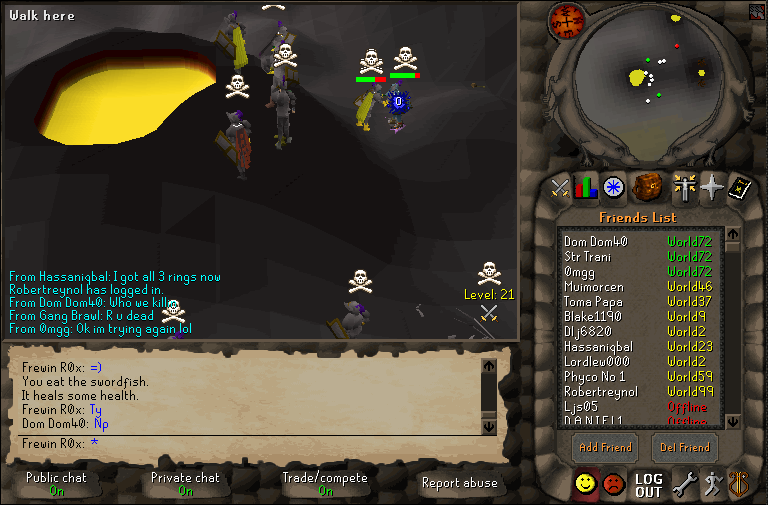Screen dimensions: 768x505
Task: Click the Add Friend button
Action: [605, 447]
